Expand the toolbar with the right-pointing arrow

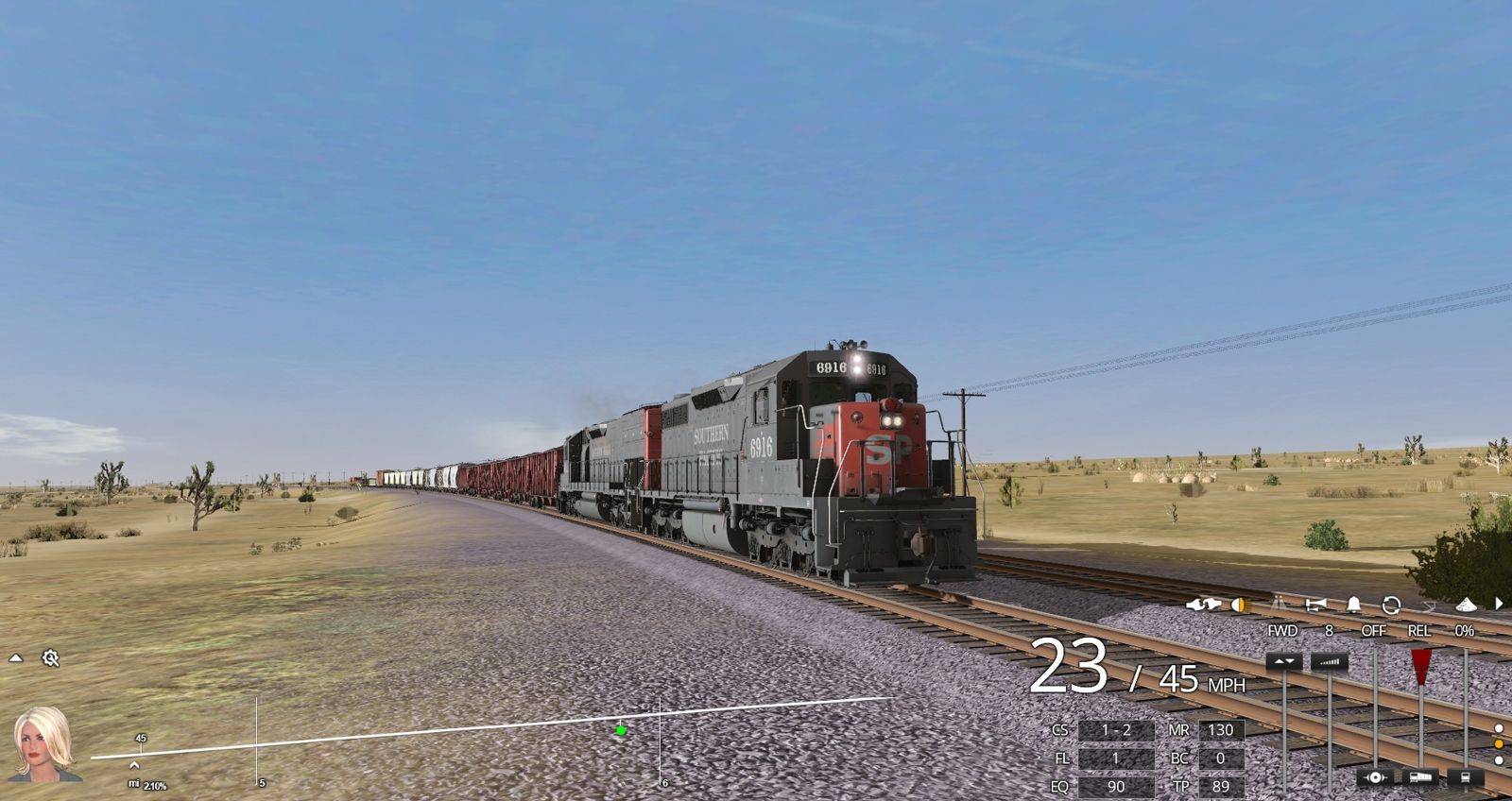click(x=1498, y=605)
